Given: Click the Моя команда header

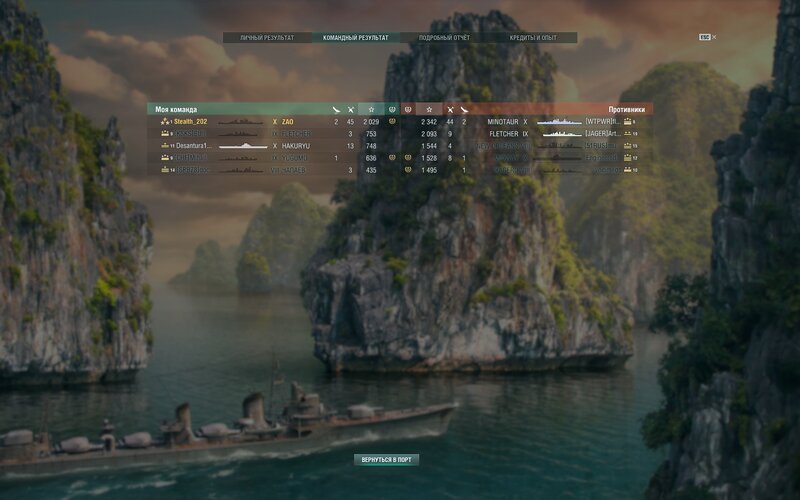Looking at the screenshot, I should pyautogui.click(x=176, y=109).
